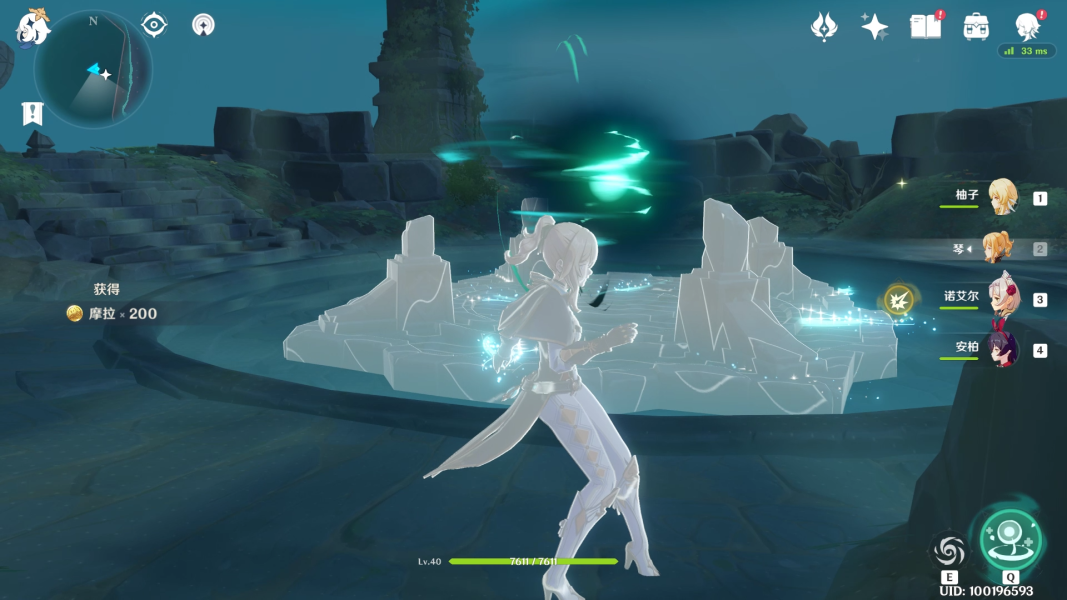Open the quest exclamation marker icon
Image resolution: width=1067 pixels, height=600 pixels.
click(32, 114)
